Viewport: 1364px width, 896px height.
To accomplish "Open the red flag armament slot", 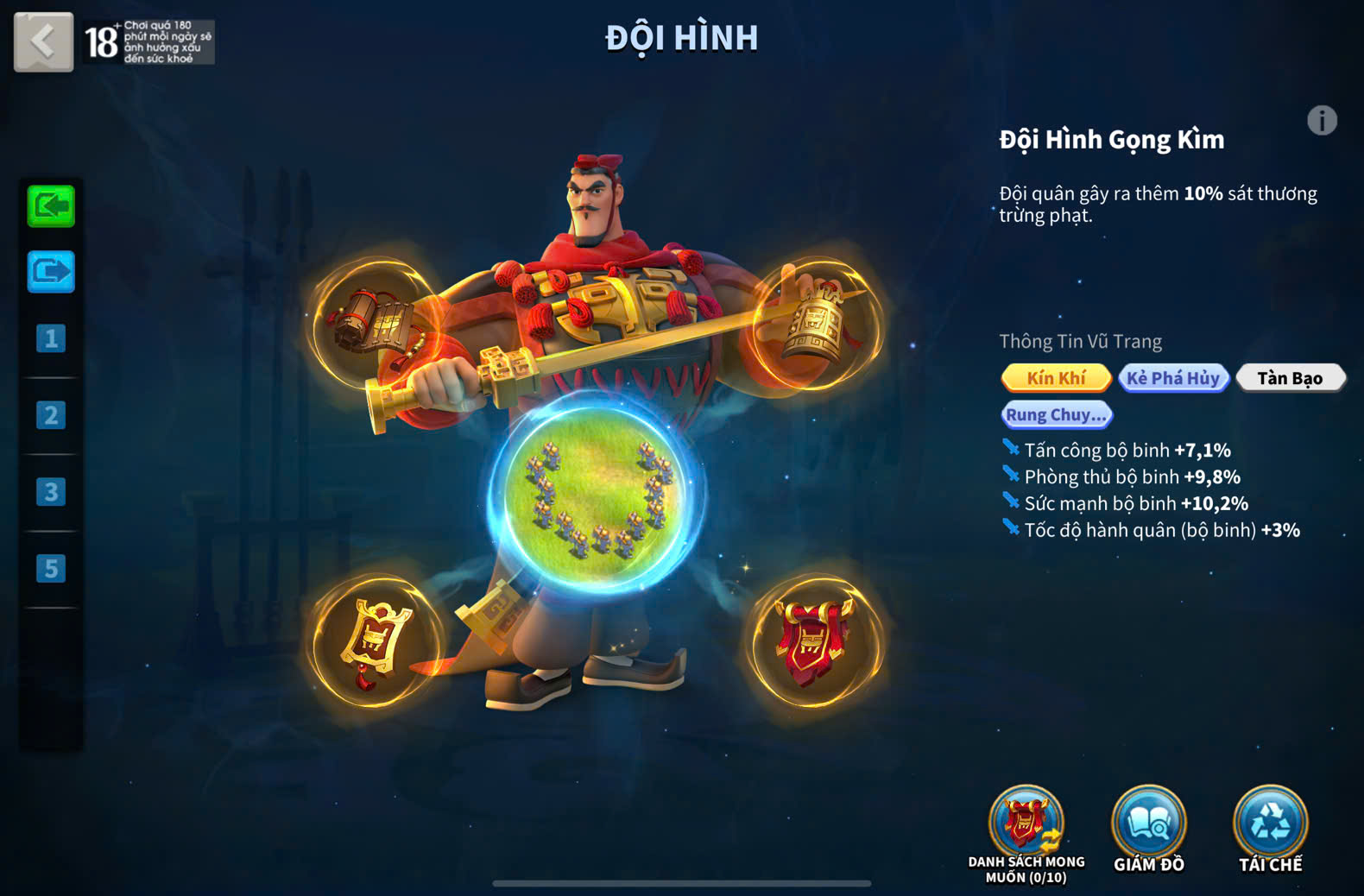I will tap(815, 642).
